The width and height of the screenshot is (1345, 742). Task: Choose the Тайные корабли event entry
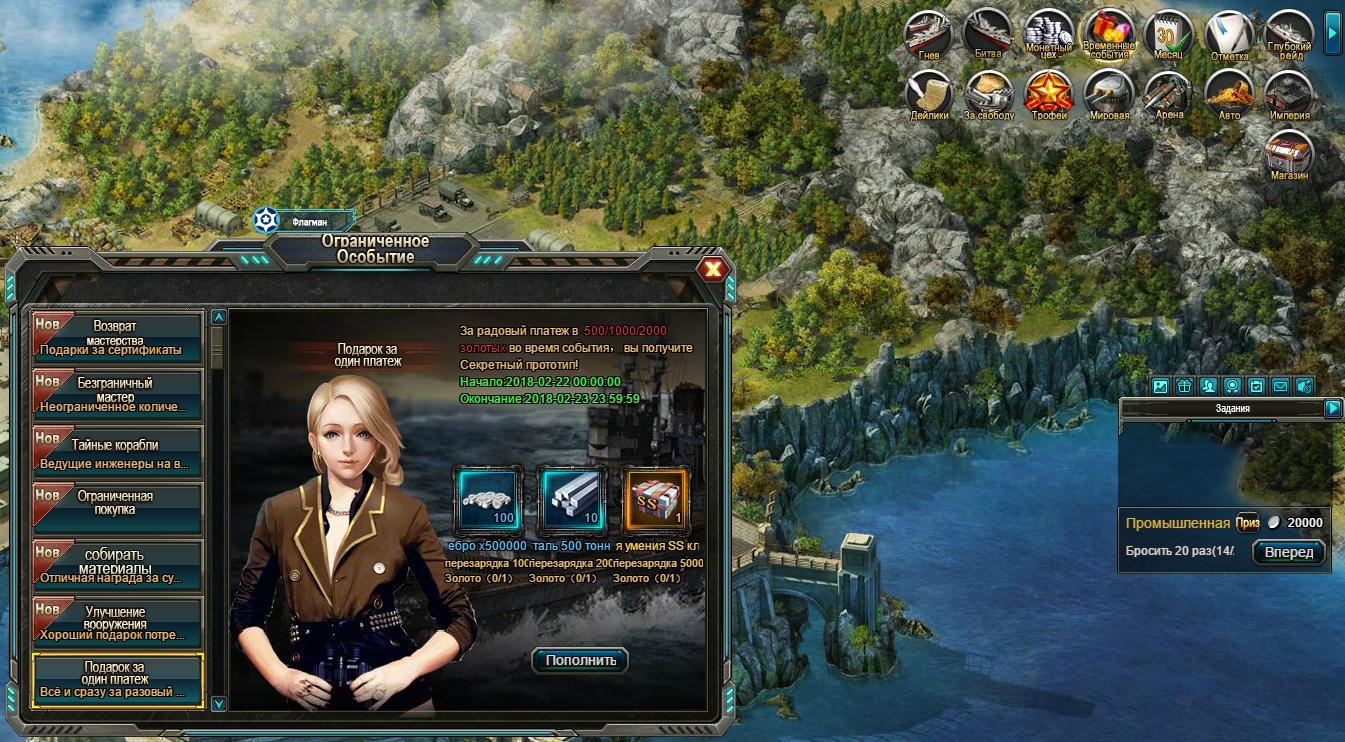click(x=117, y=451)
